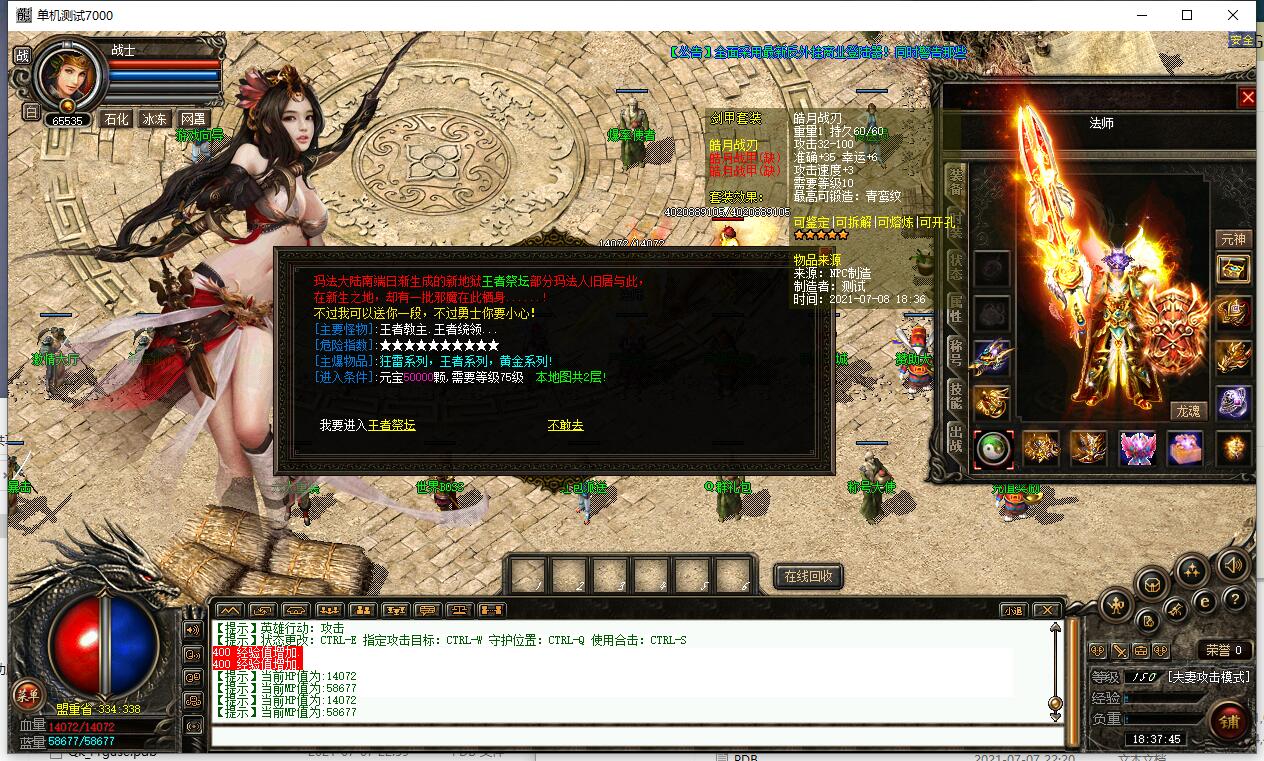Open the red 铺 shop button
The width and height of the screenshot is (1264, 761).
point(1228,720)
